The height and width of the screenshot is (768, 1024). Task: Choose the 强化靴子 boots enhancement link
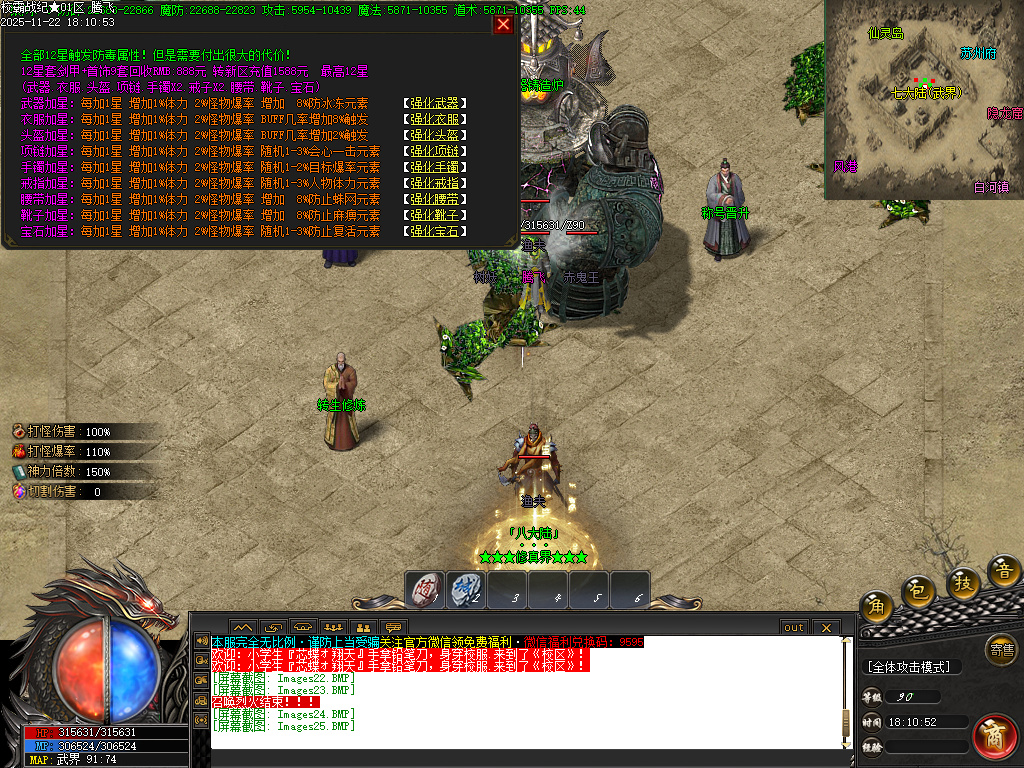point(435,215)
